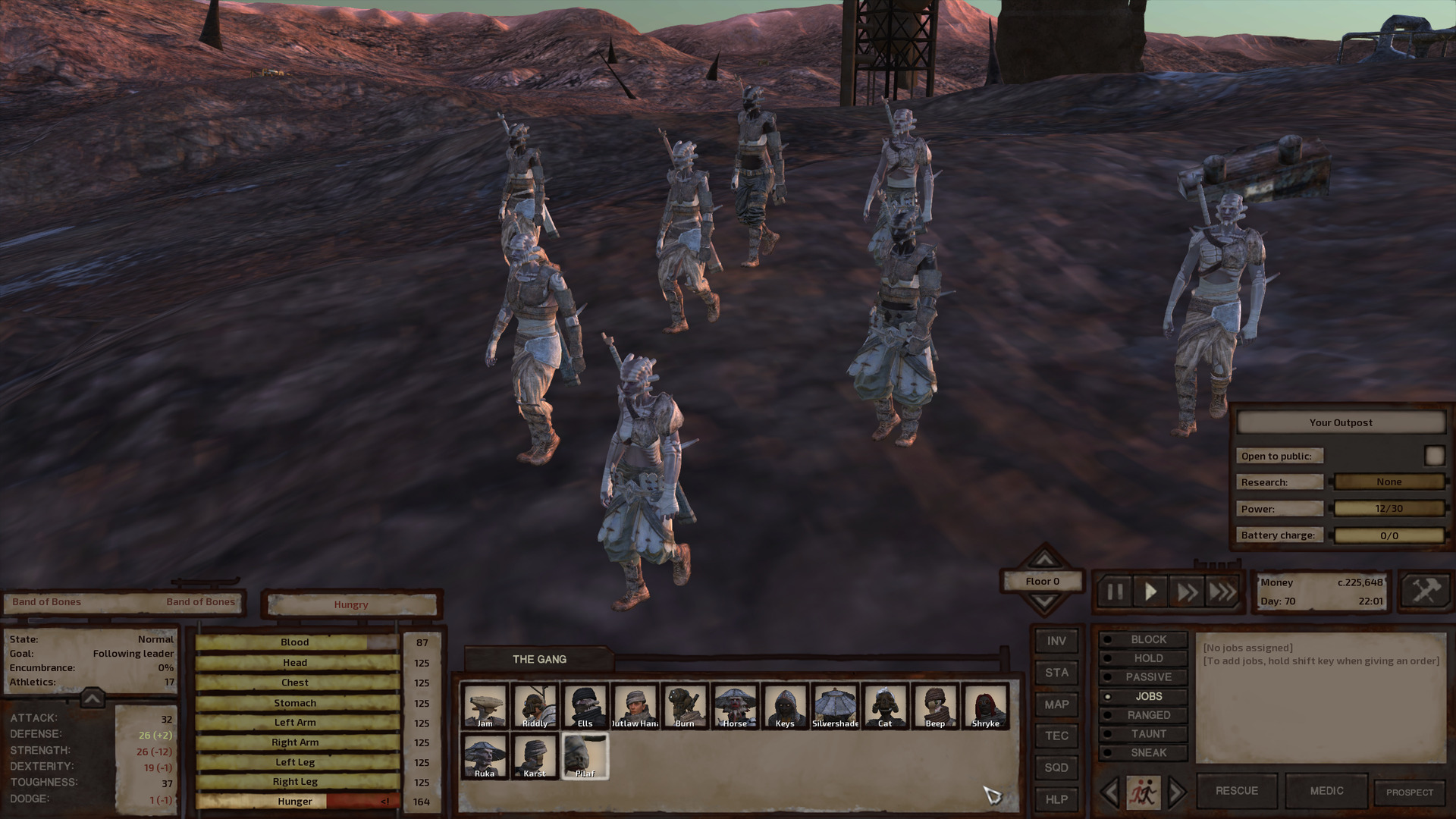
Task: Click the Floor 0 down arrow
Action: click(x=1043, y=599)
